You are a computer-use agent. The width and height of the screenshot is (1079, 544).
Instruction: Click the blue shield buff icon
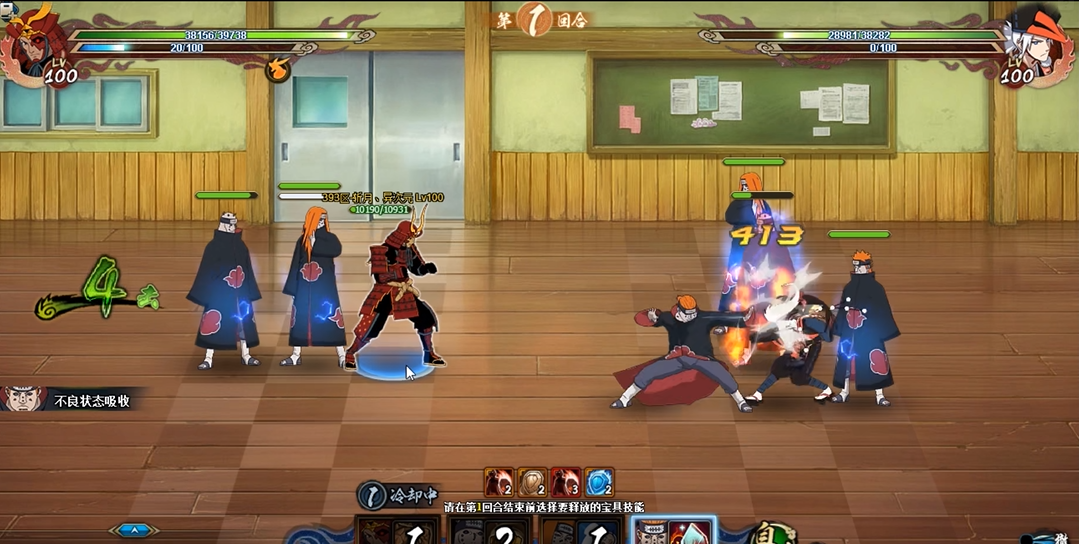[x=598, y=483]
